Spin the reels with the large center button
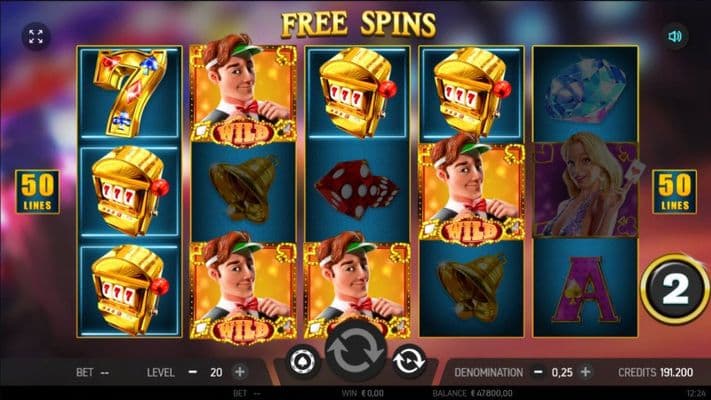711x400 pixels. tap(354, 356)
